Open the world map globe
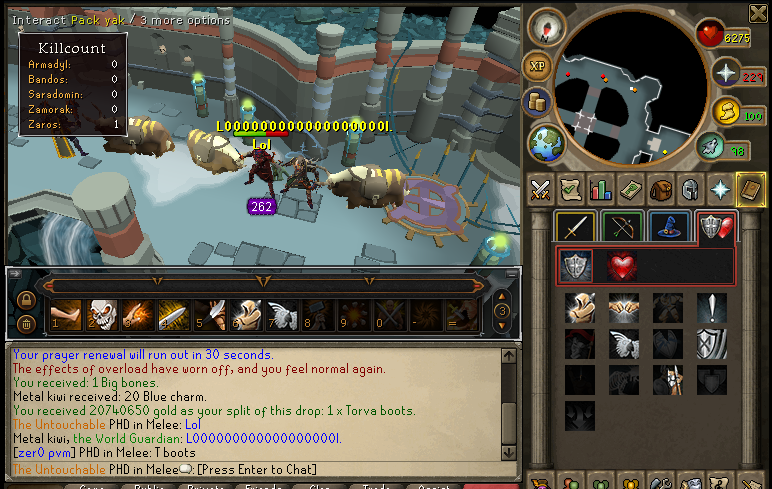 pyautogui.click(x=546, y=142)
